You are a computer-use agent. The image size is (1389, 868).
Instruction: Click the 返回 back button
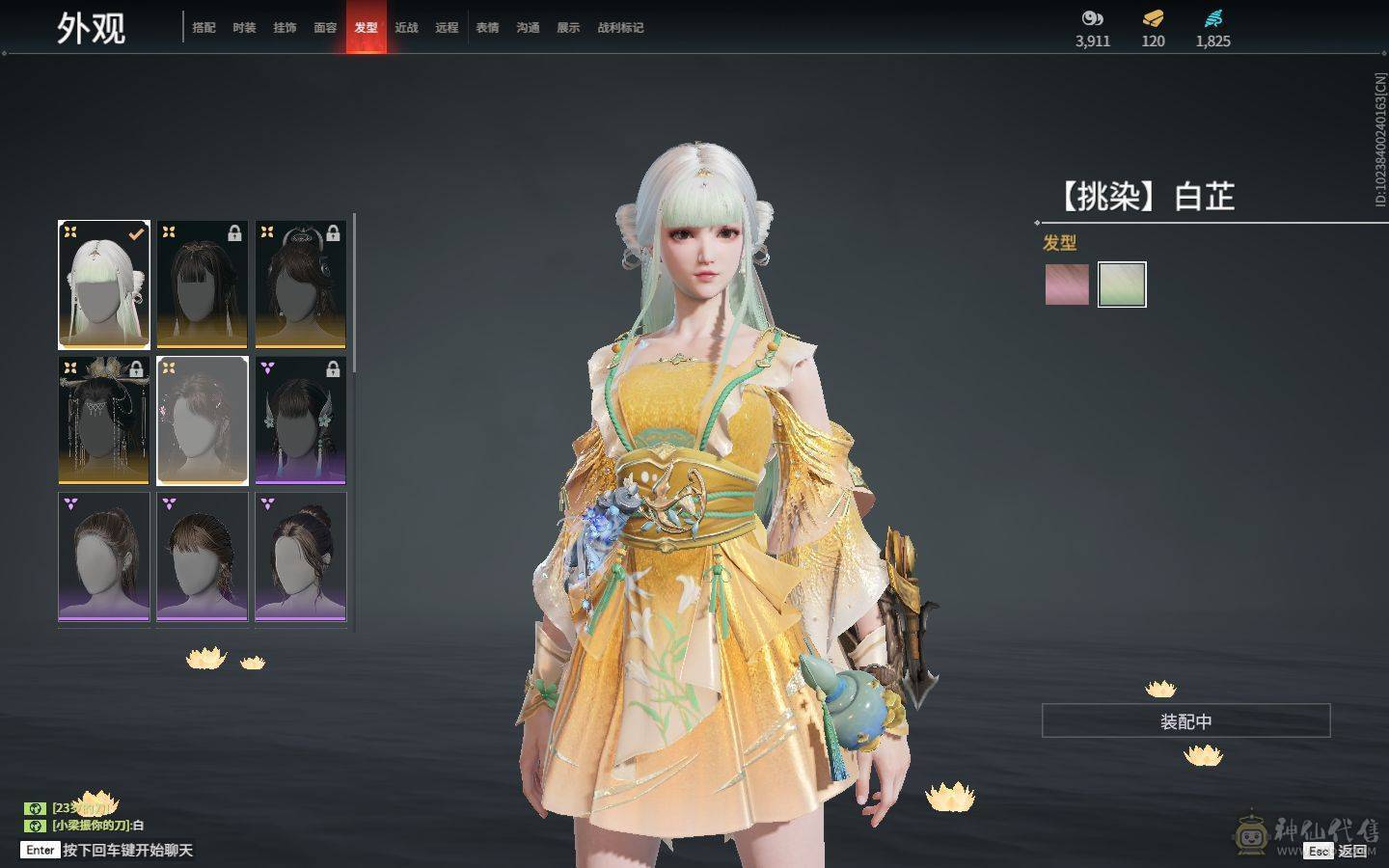[x=1350, y=851]
